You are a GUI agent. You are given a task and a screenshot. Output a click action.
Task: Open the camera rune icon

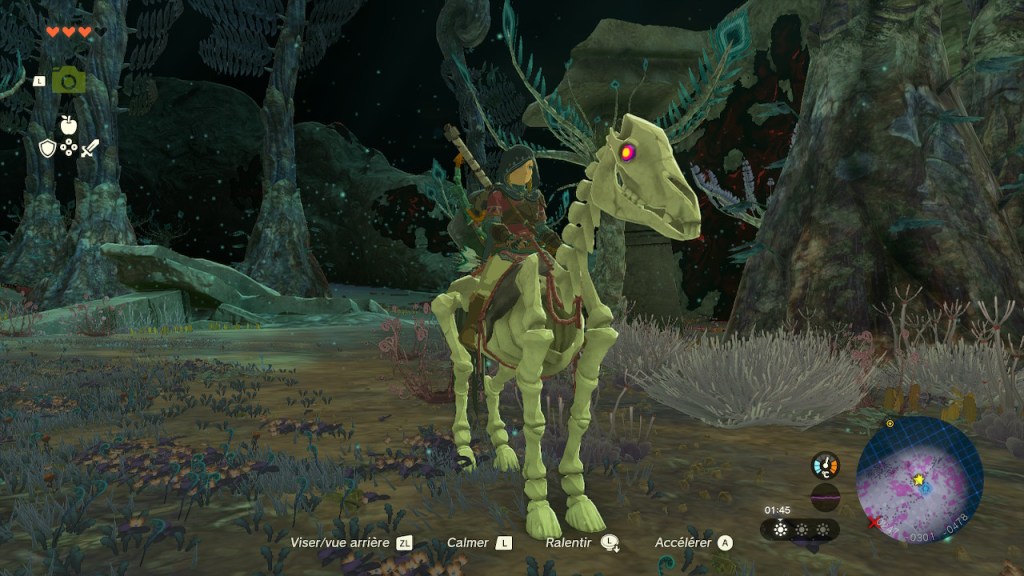click(x=68, y=80)
